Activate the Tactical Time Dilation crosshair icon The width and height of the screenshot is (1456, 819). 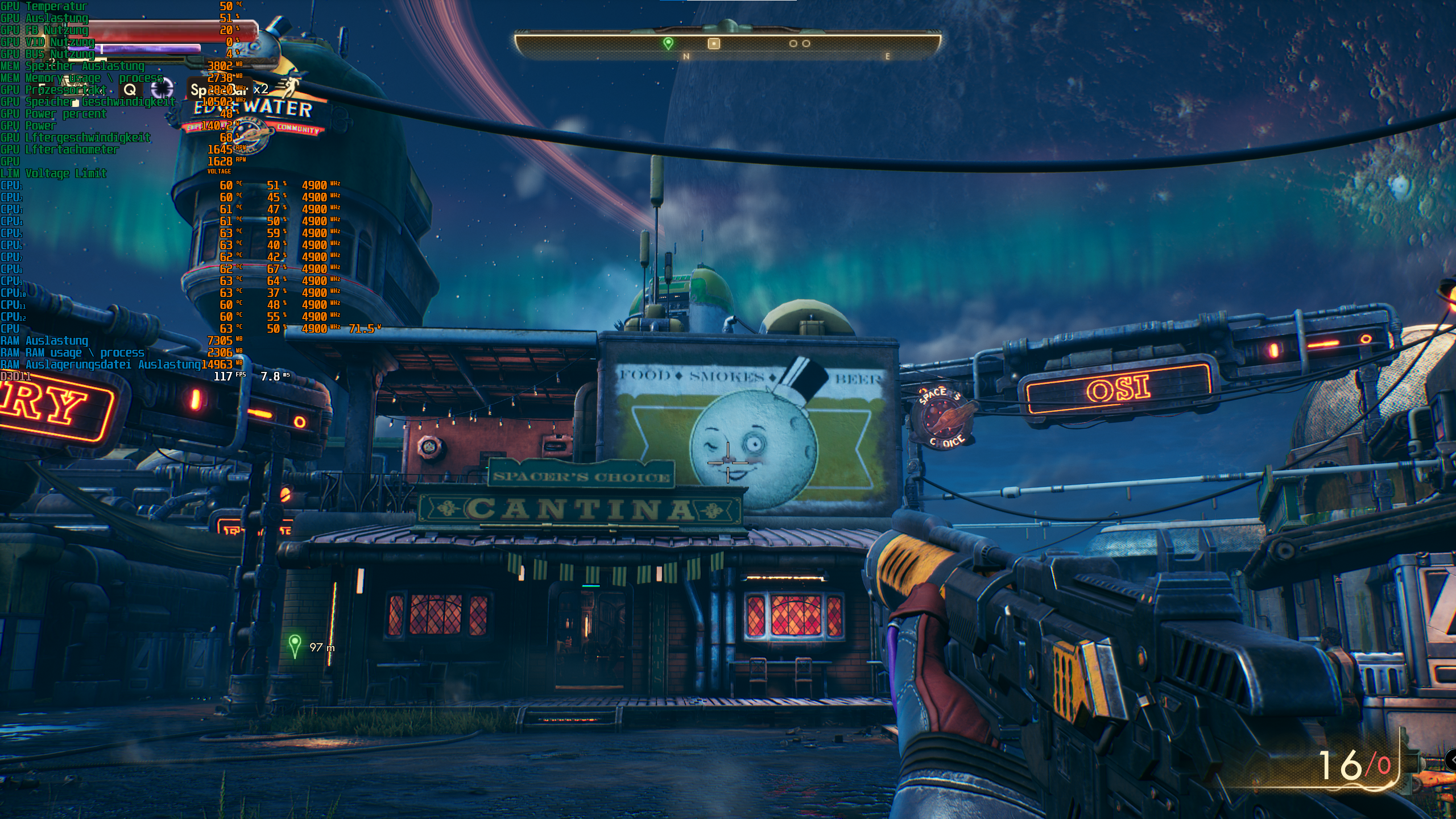[162, 89]
